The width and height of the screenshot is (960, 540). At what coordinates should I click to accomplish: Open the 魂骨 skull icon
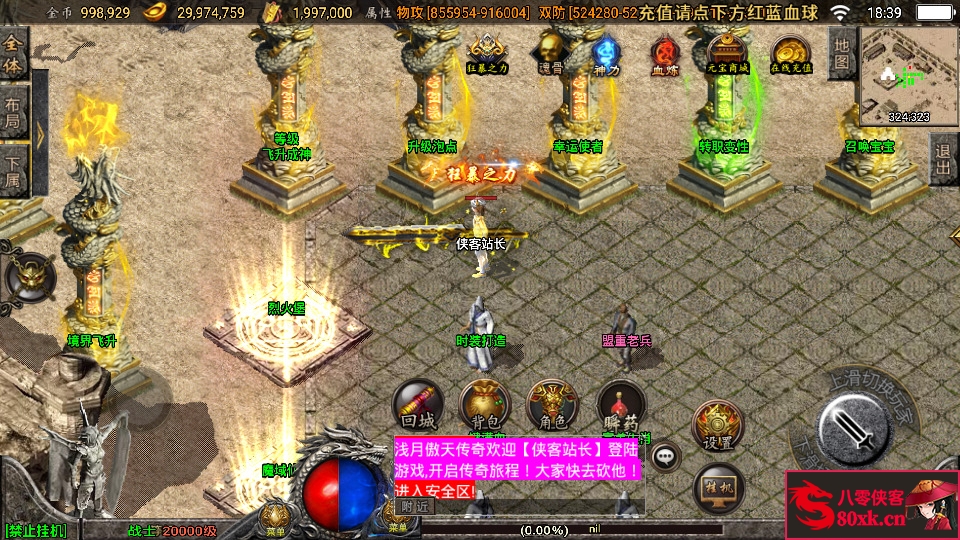pyautogui.click(x=550, y=53)
